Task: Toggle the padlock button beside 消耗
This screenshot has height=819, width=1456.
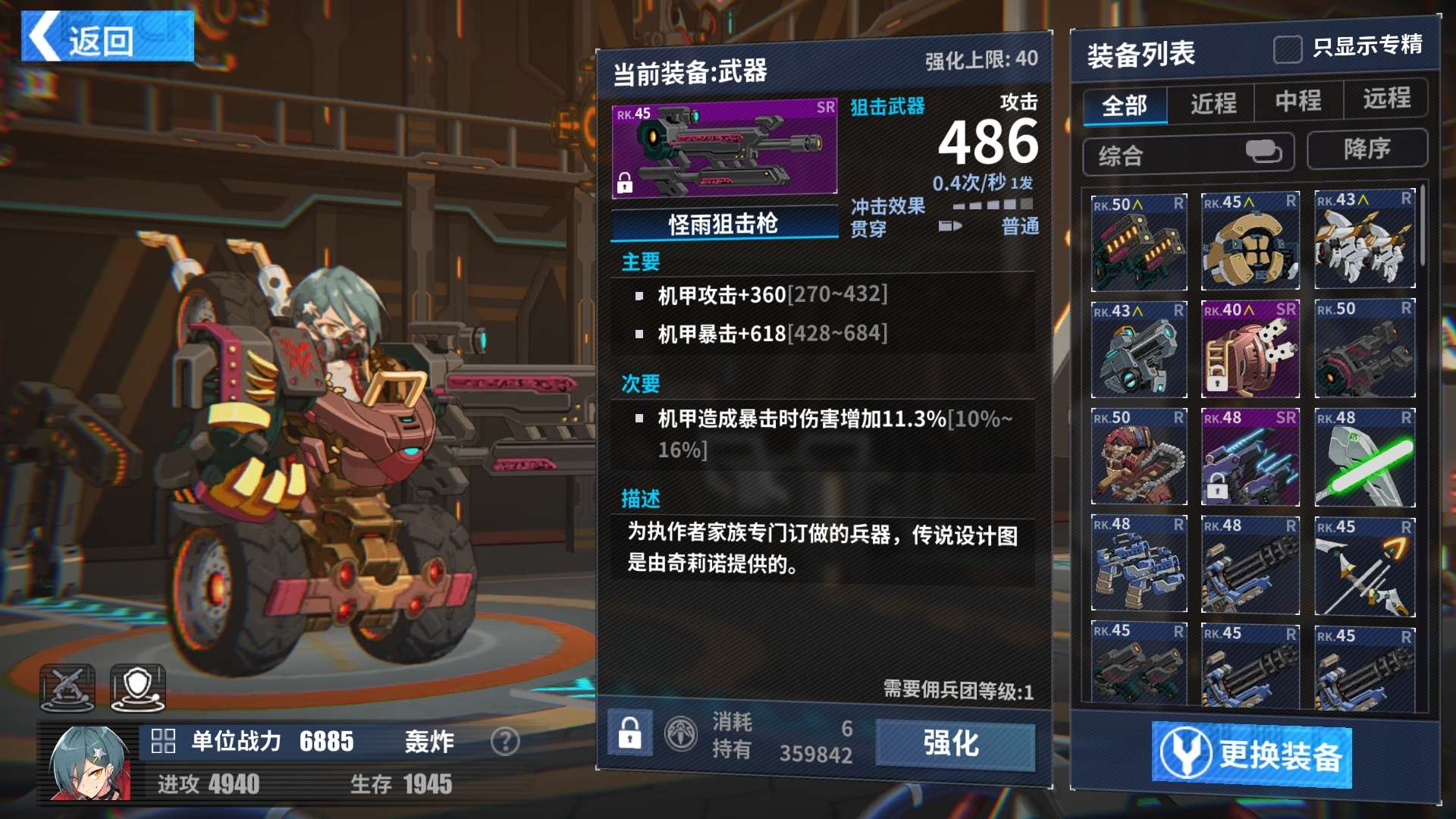Action: pyautogui.click(x=629, y=733)
